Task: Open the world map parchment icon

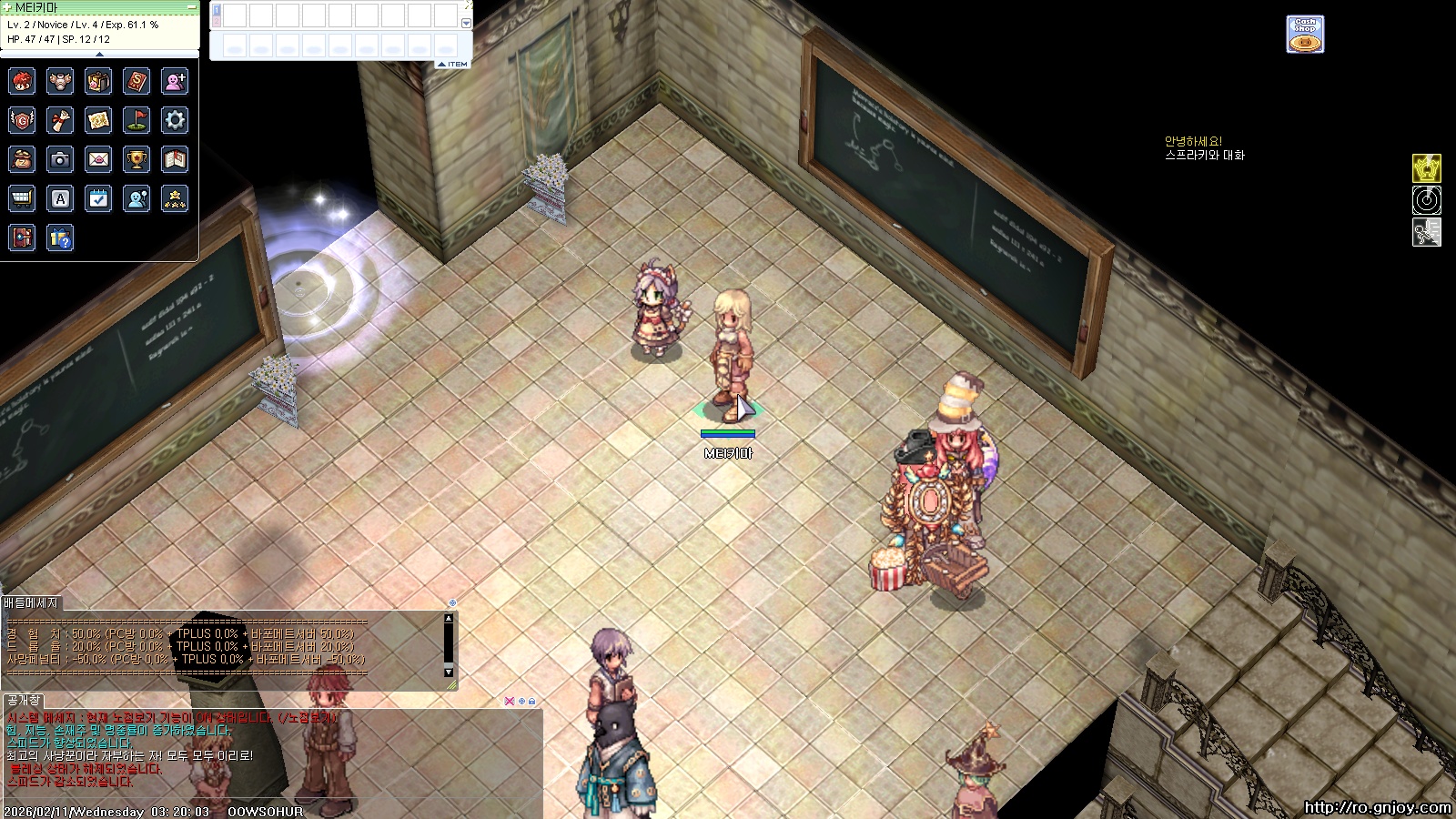Action: pos(98,120)
